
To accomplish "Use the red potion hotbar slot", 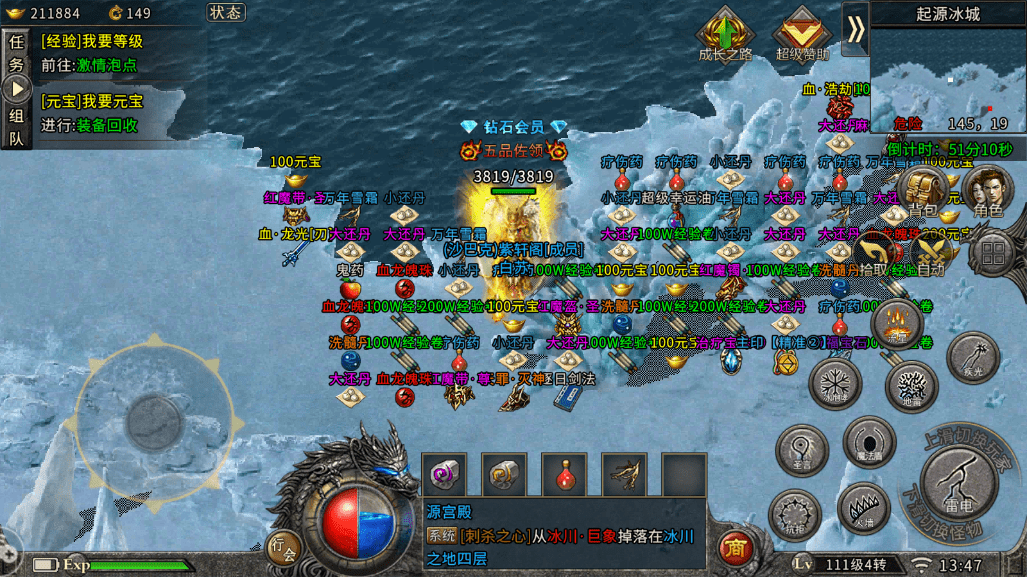I will [x=564, y=474].
